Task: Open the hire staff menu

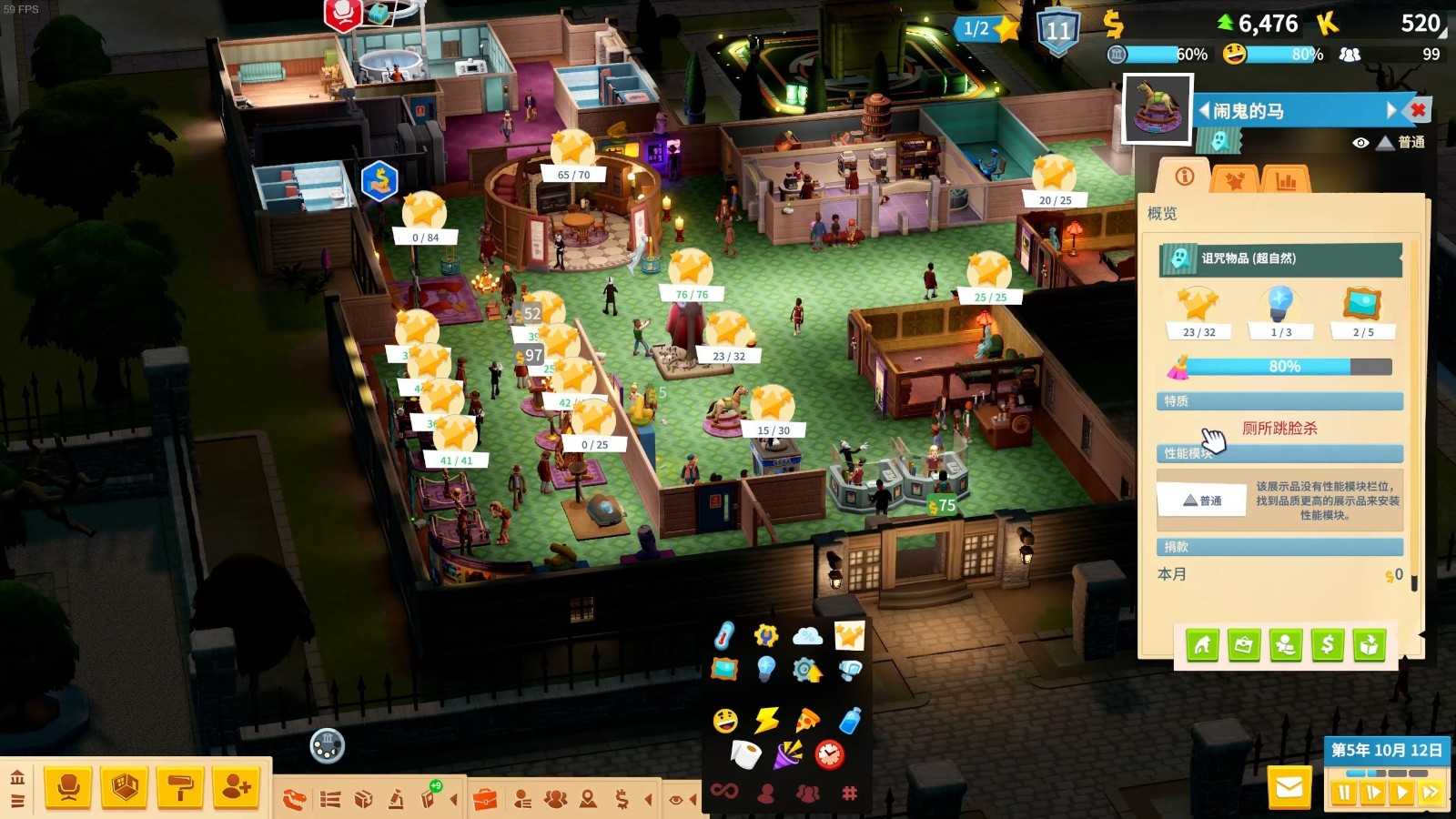Action: pyautogui.click(x=237, y=788)
